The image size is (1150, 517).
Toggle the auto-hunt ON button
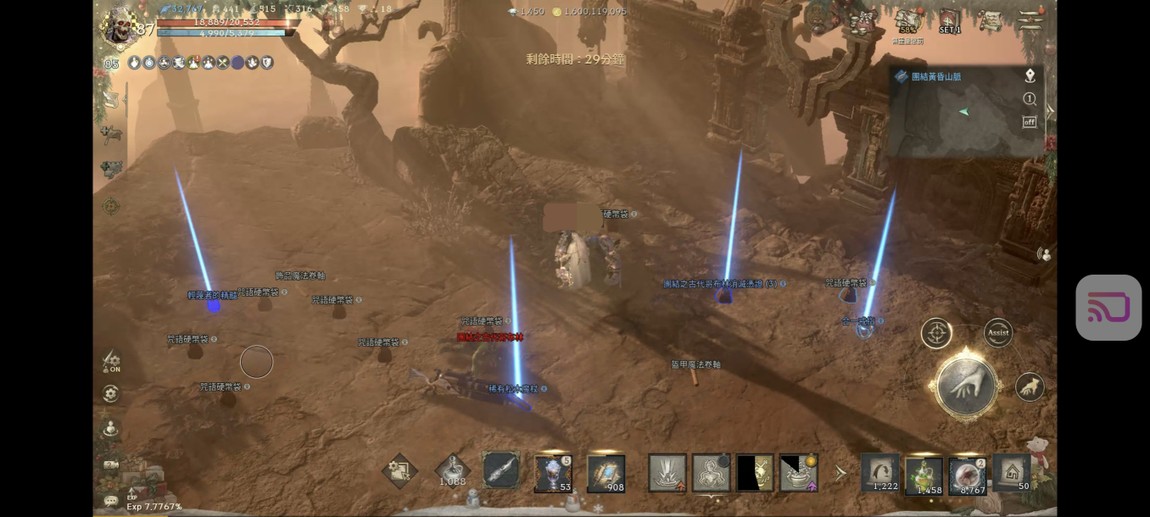pyautogui.click(x=112, y=361)
